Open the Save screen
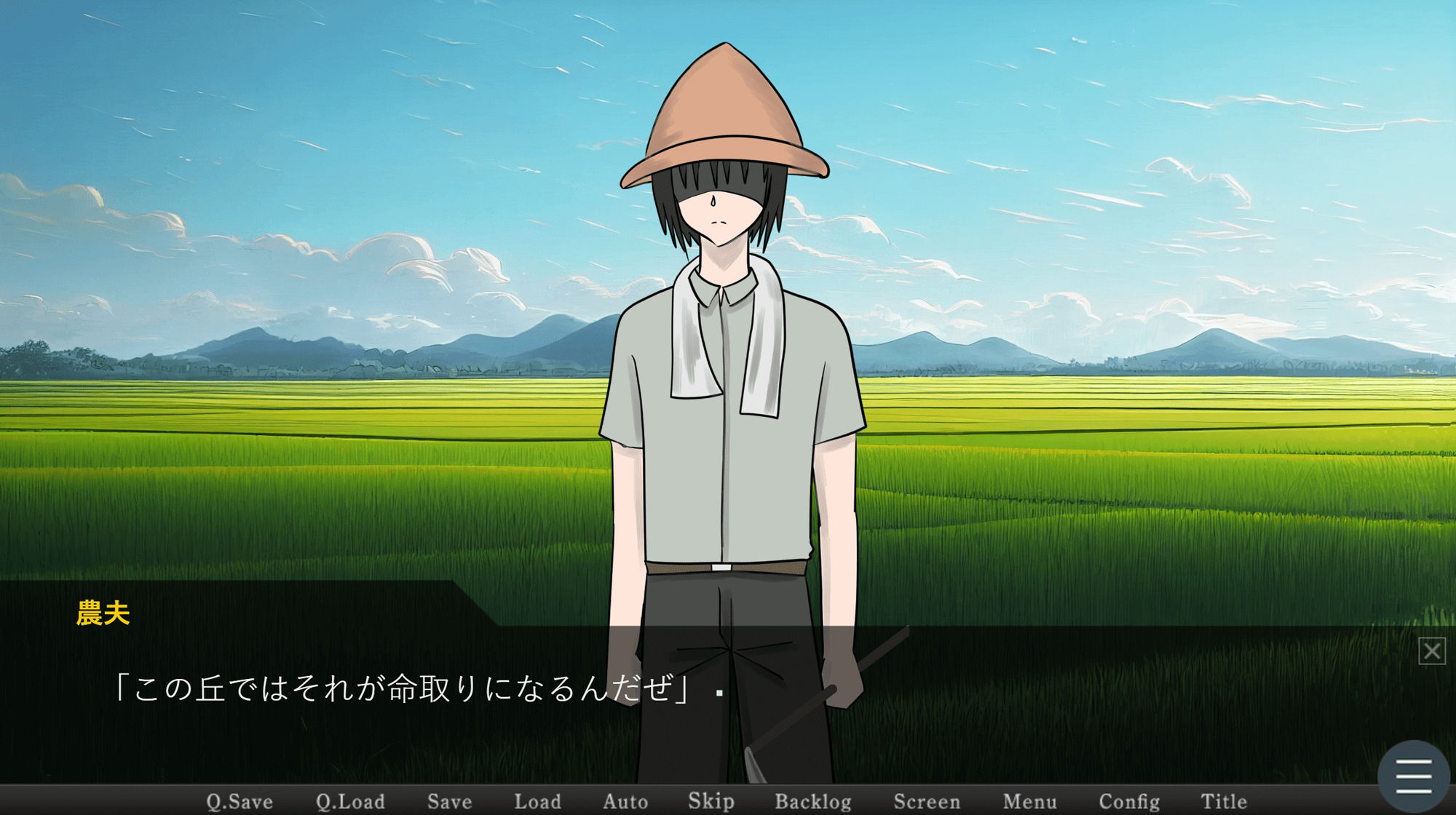 (x=448, y=800)
